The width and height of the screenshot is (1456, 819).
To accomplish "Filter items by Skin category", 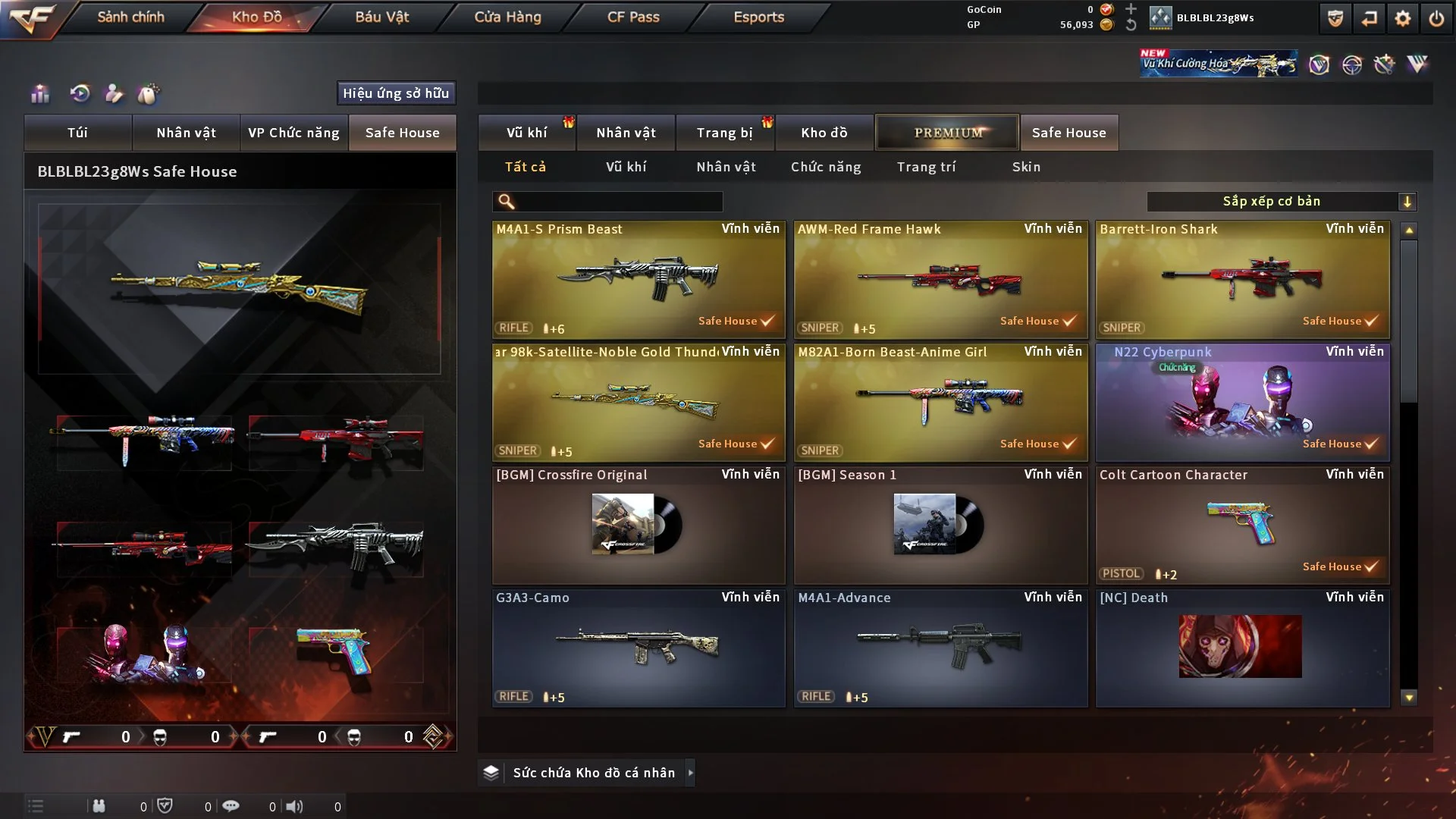I will (1026, 167).
